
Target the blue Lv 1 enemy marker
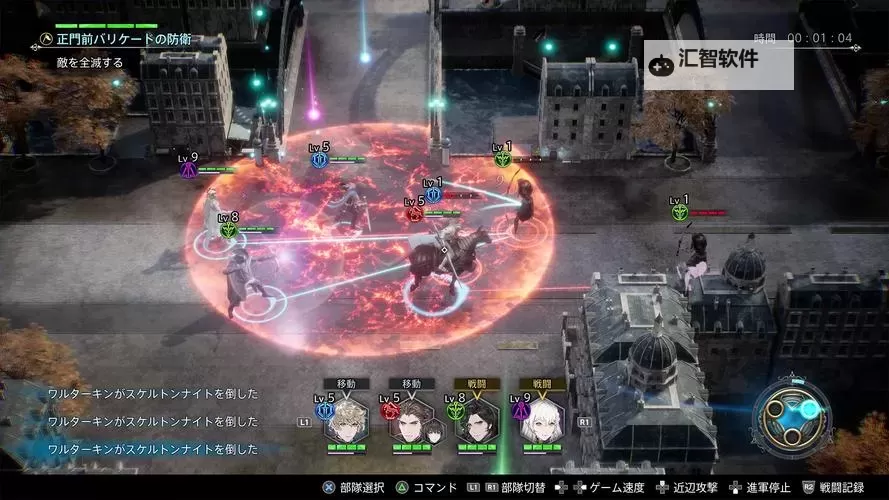click(x=433, y=194)
